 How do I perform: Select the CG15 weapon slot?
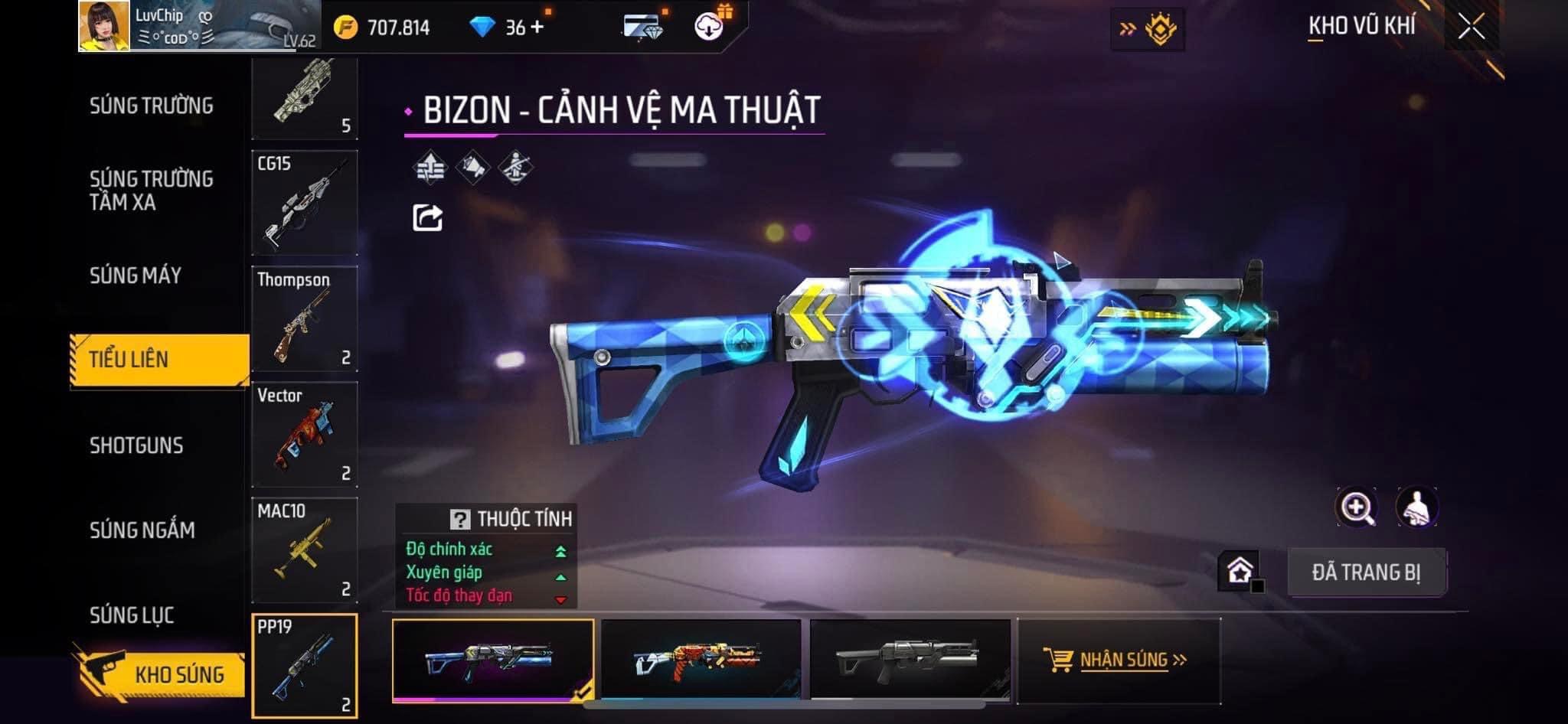click(305, 203)
